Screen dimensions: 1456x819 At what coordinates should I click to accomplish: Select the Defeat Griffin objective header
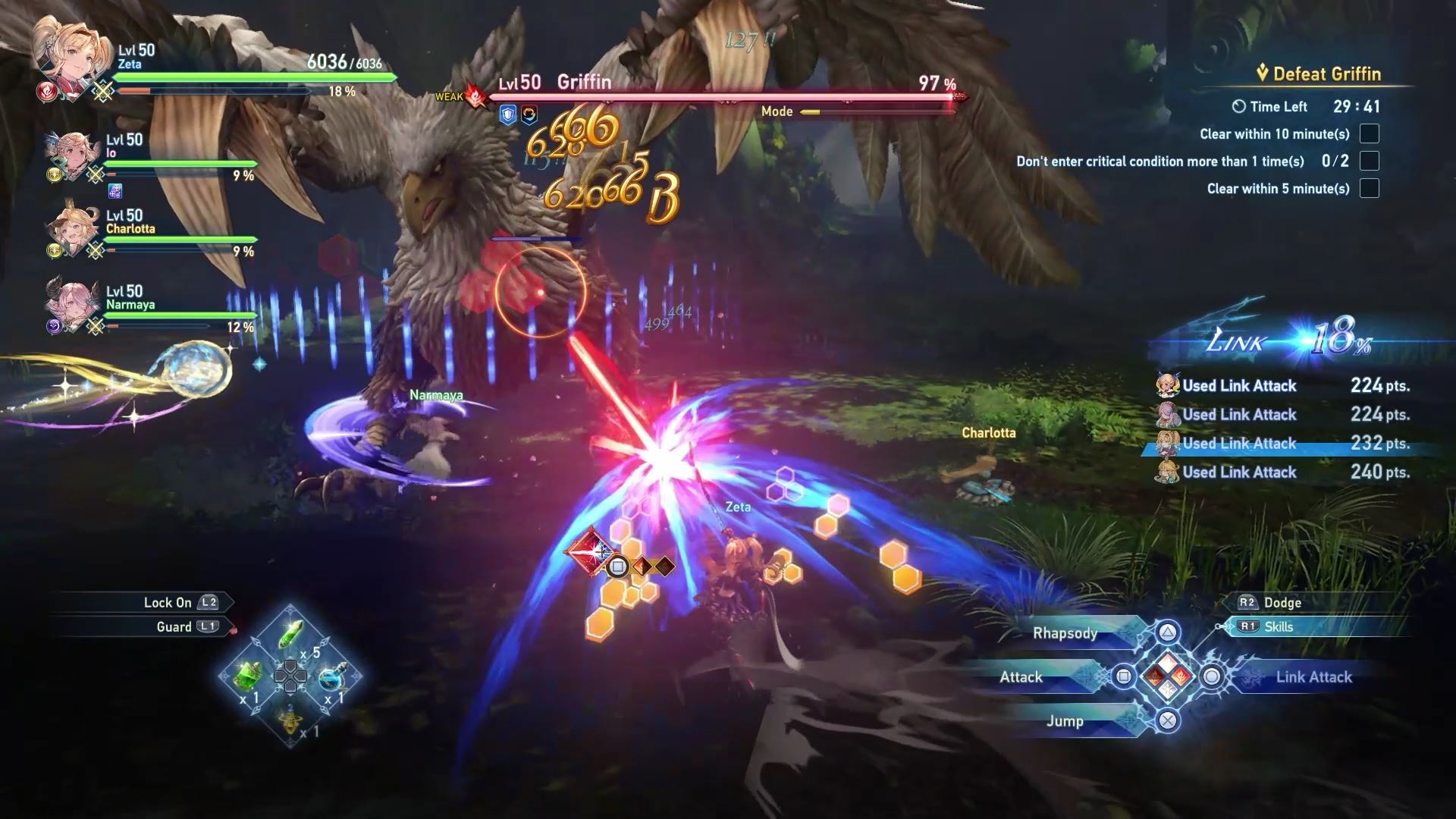pos(1326,74)
